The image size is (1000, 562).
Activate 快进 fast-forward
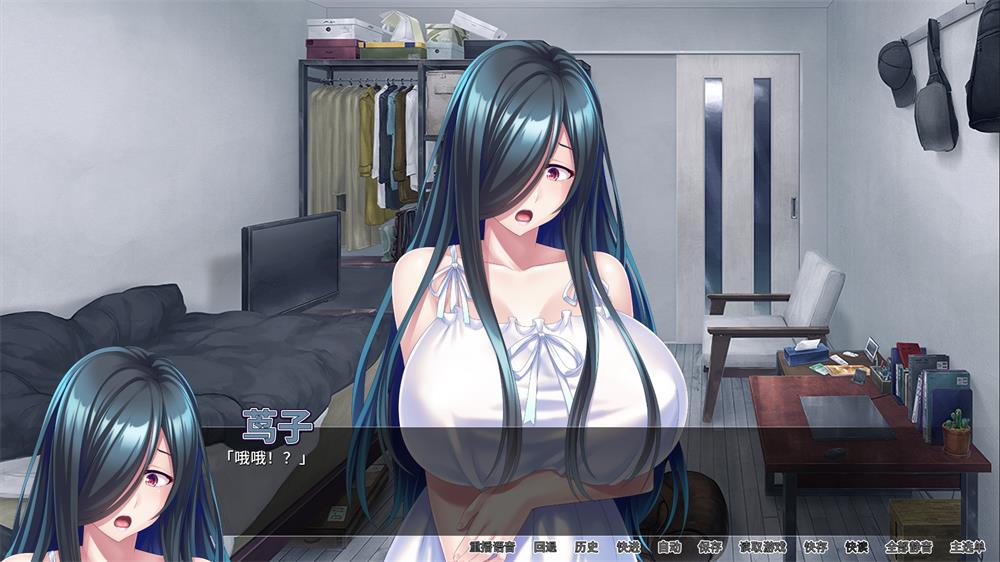coord(628,547)
